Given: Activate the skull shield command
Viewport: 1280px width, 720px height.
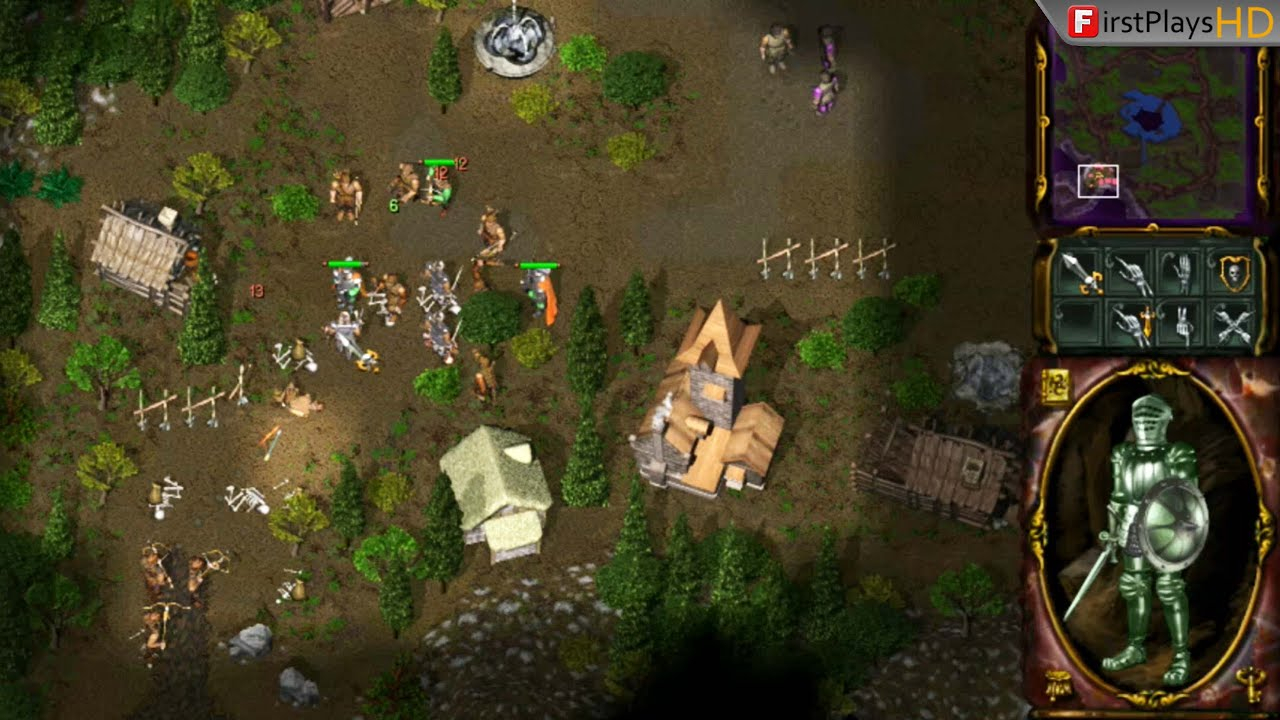Looking at the screenshot, I should (x=1236, y=272).
